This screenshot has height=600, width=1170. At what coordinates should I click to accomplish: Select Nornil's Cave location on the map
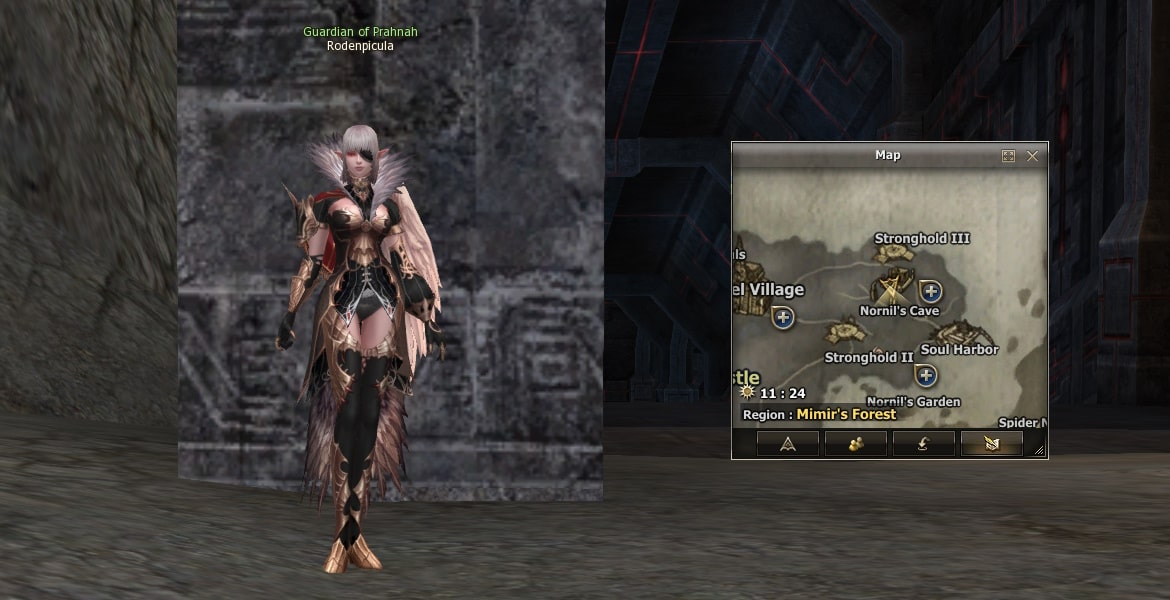[892, 290]
